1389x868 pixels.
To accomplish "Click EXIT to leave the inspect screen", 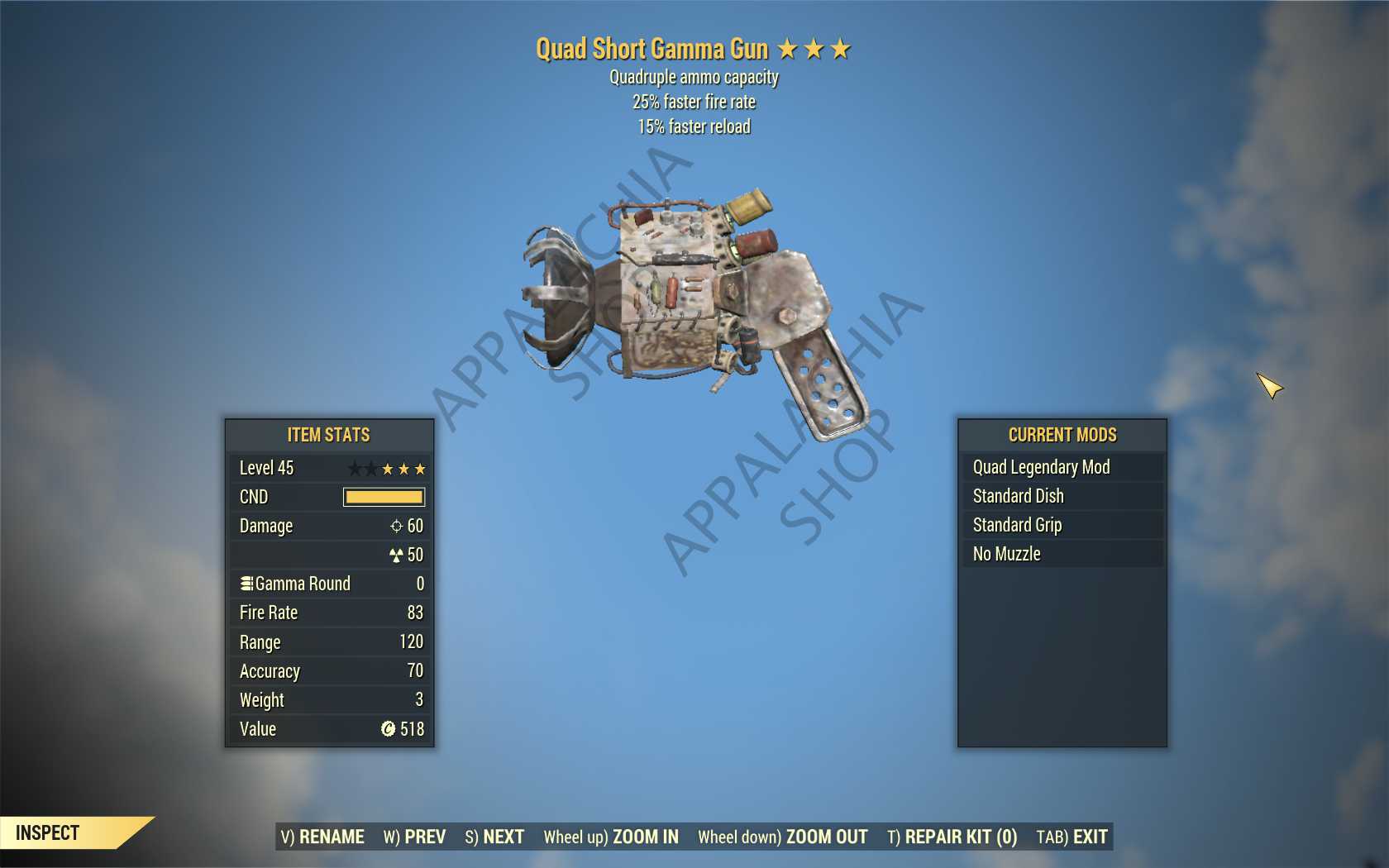I will coord(1072,837).
